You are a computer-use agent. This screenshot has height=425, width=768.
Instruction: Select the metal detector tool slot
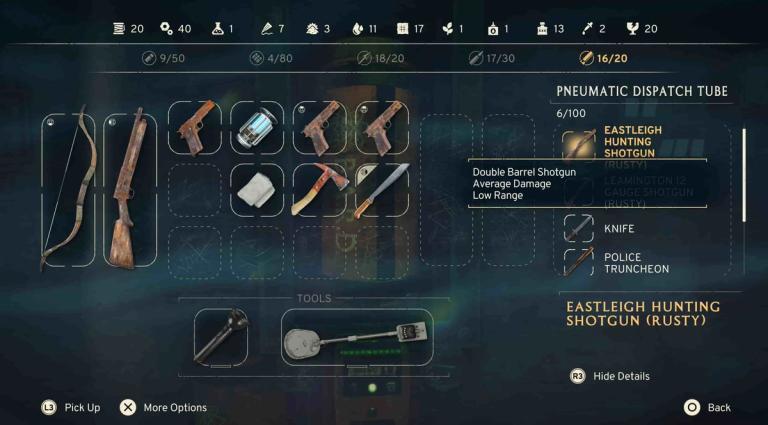coord(357,336)
